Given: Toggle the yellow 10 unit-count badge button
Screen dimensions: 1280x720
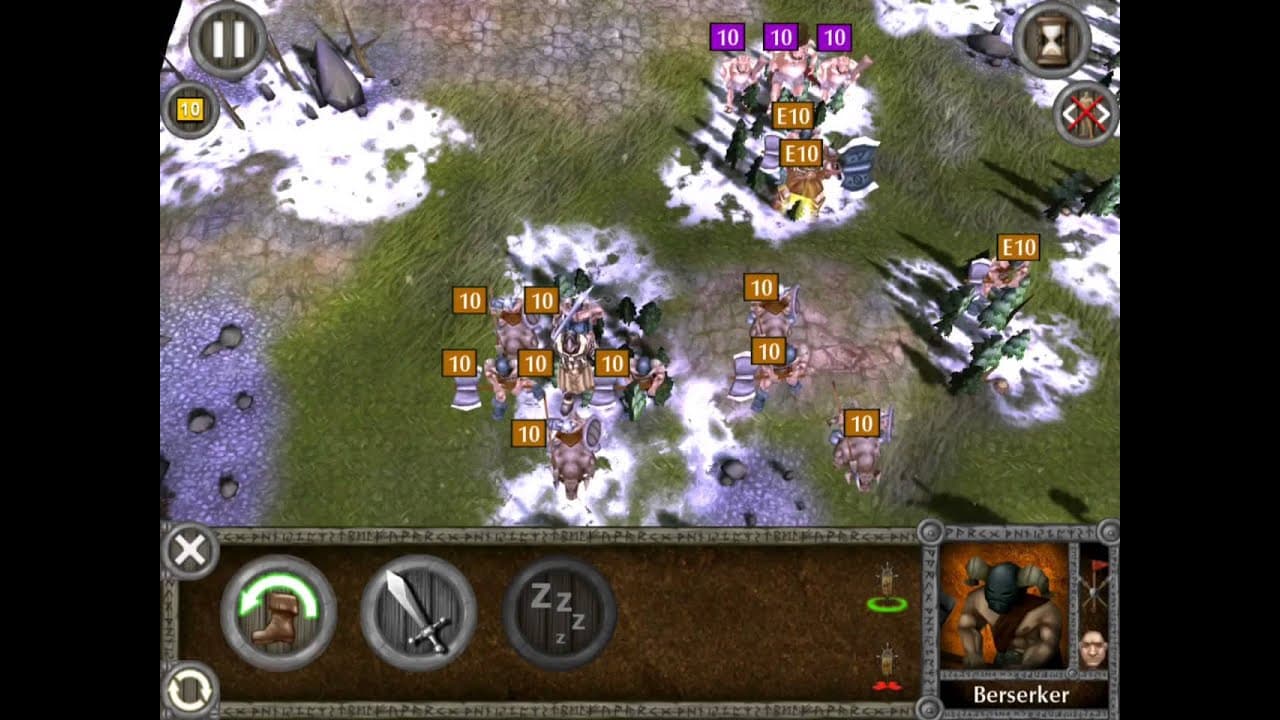Looking at the screenshot, I should [190, 109].
